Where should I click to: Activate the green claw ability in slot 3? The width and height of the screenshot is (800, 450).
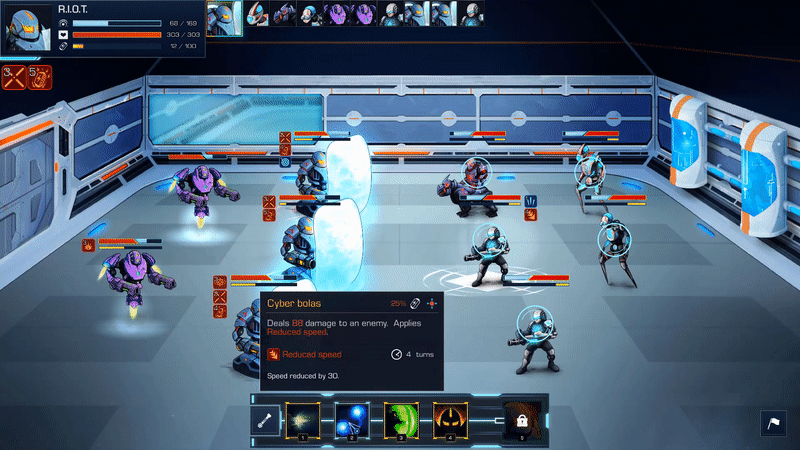coord(400,422)
